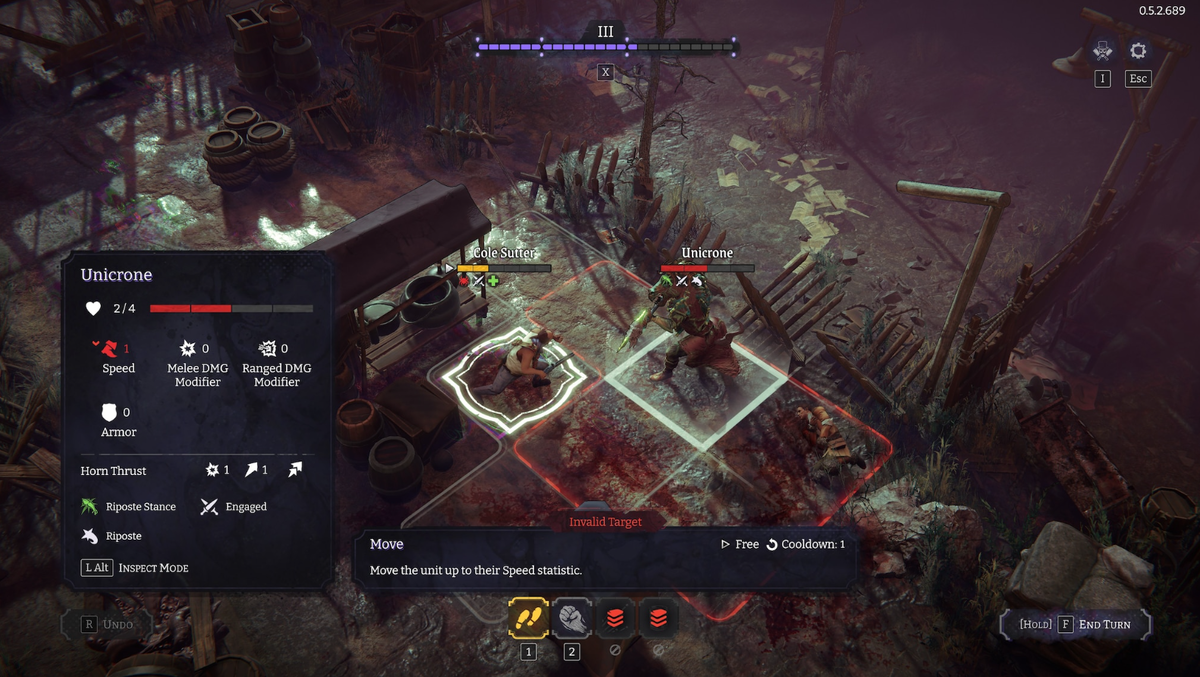Inspect the Engaged status in Unicrone panel
Image resolution: width=1200 pixels, height=677 pixels.
tap(209, 507)
